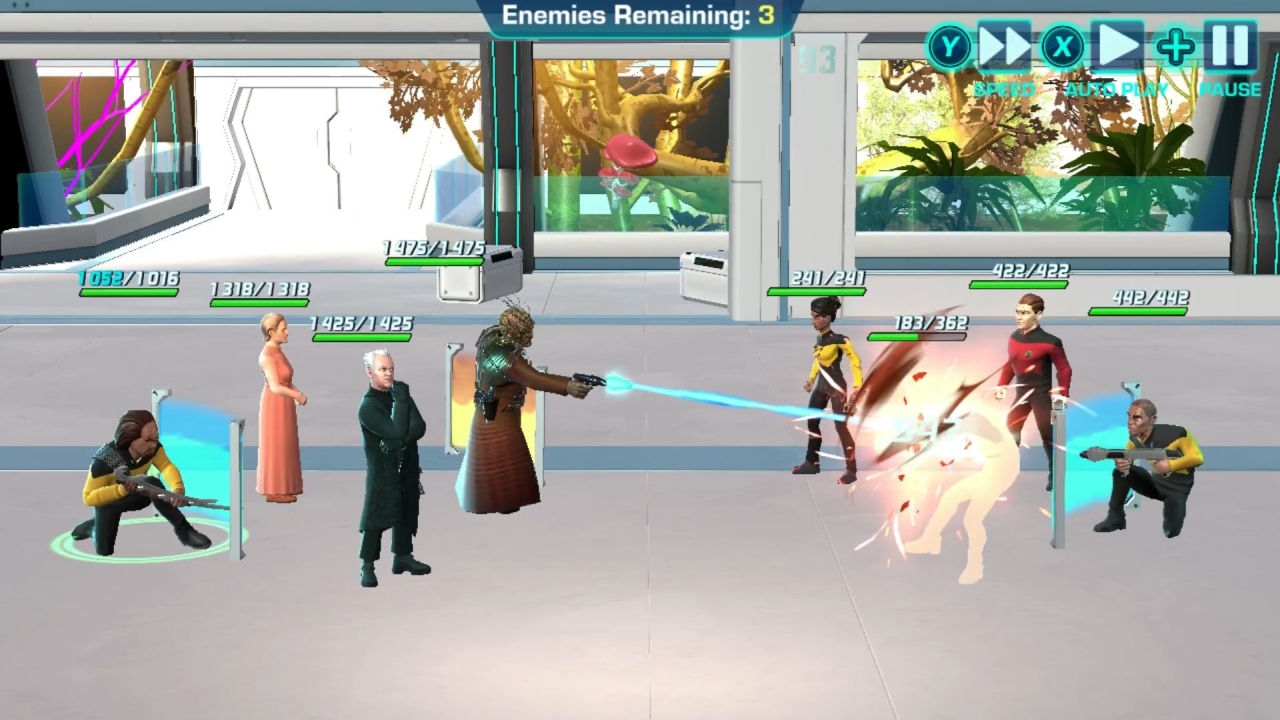Click the plus icon beside Pause
This screenshot has width=1280, height=720.
(1174, 44)
